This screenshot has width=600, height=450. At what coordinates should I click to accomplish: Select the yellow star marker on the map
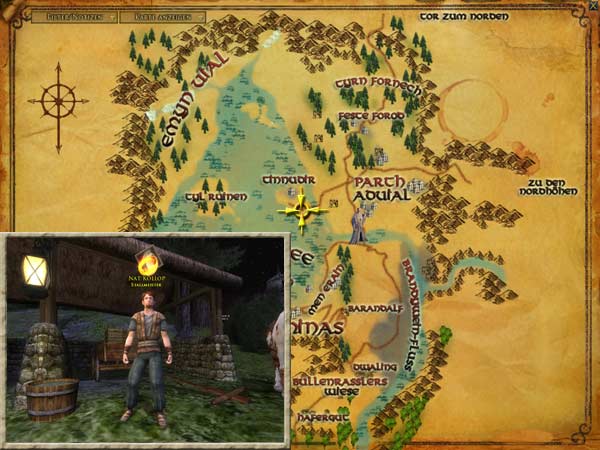pyautogui.click(x=303, y=210)
